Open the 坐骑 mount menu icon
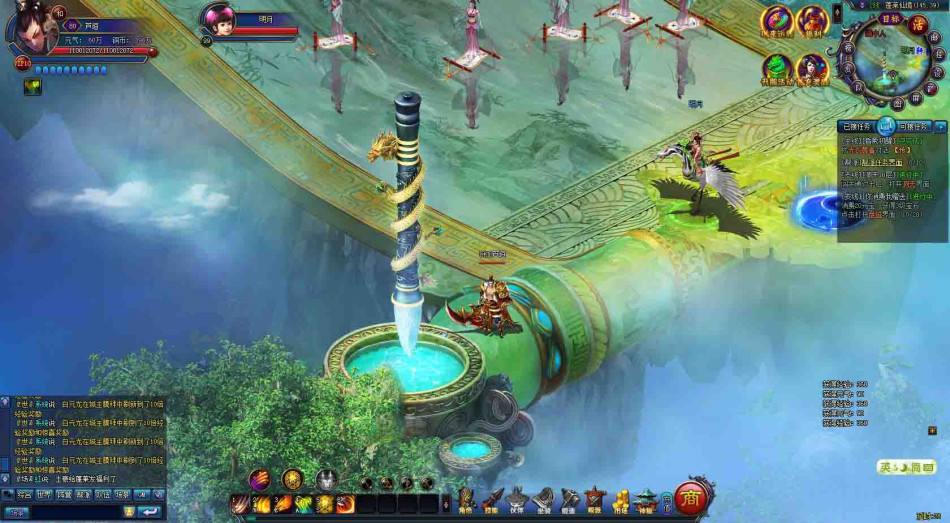The image size is (950, 523). [543, 499]
